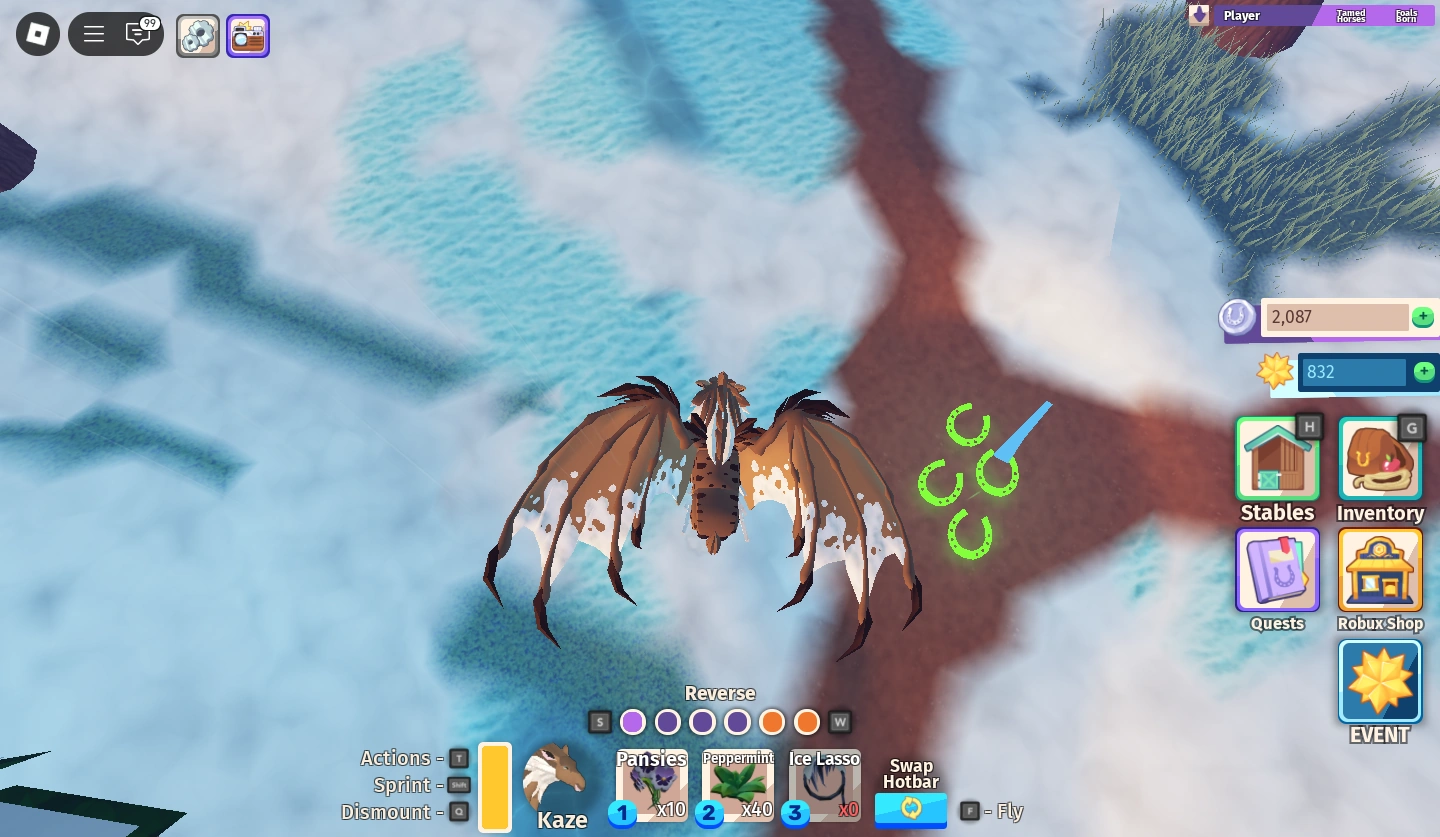
Task: Select the Peppermint hotbar slot
Action: point(738,785)
